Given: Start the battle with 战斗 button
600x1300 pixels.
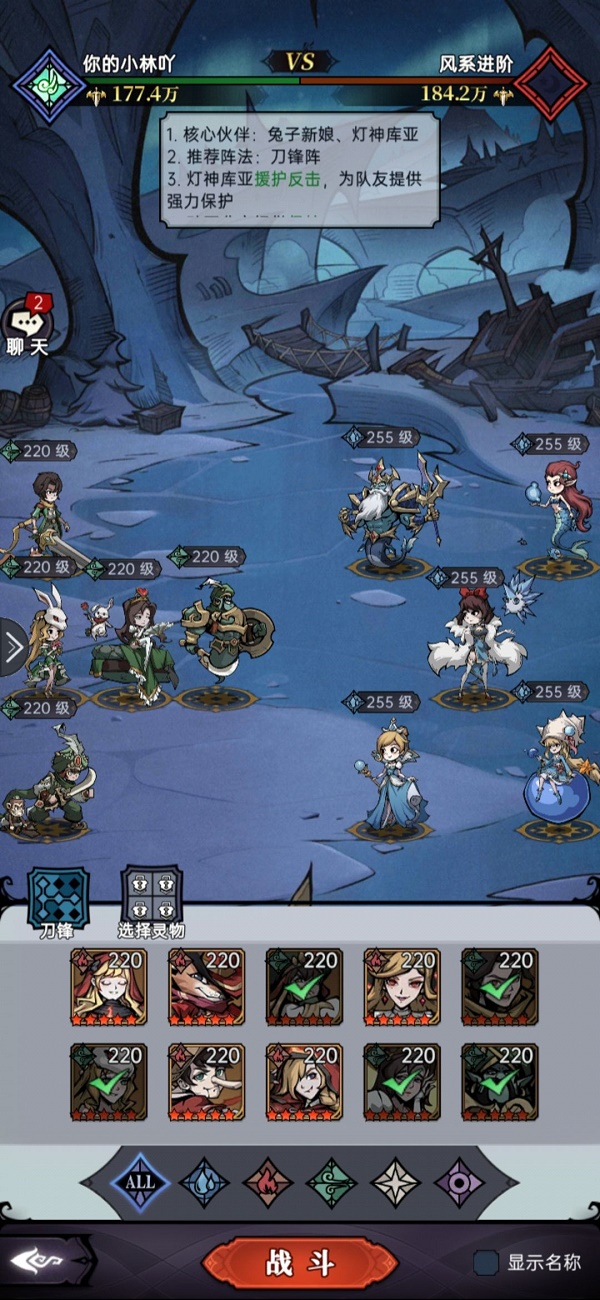Looking at the screenshot, I should [x=299, y=1263].
